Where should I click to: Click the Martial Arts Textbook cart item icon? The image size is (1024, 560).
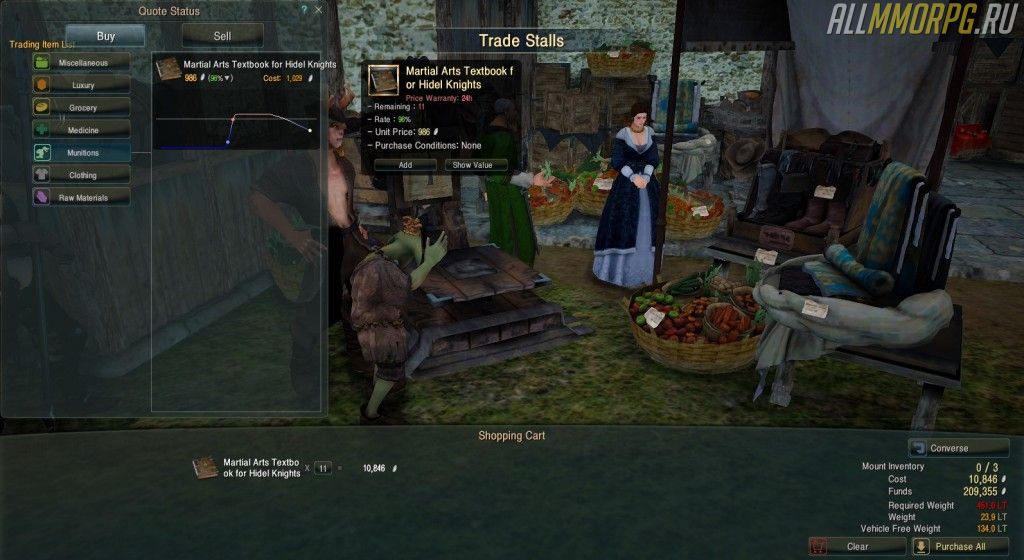click(205, 467)
